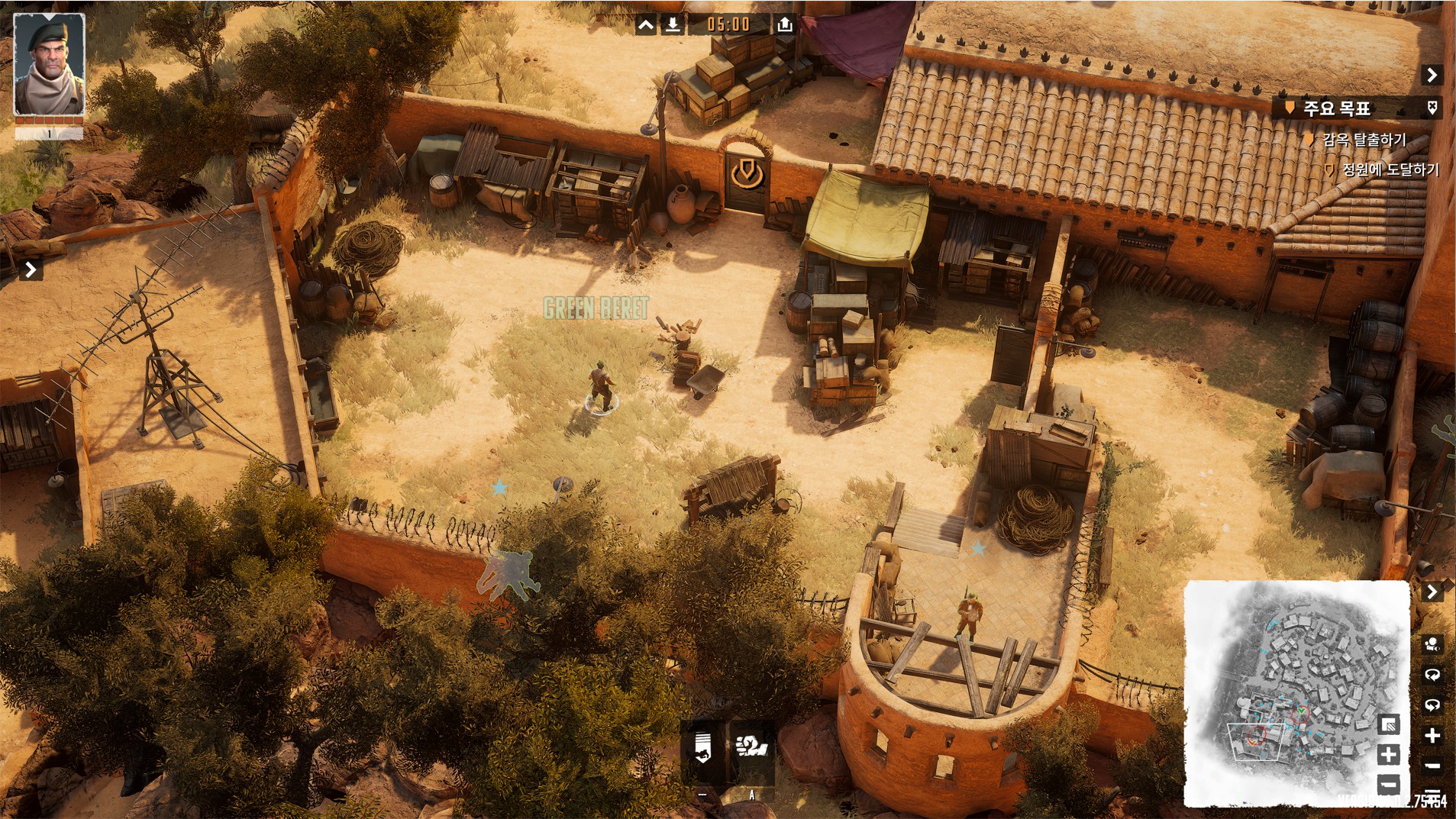This screenshot has width=1456, height=819.
Task: Expand the panel with the top-right arrow
Action: pos(1432,75)
